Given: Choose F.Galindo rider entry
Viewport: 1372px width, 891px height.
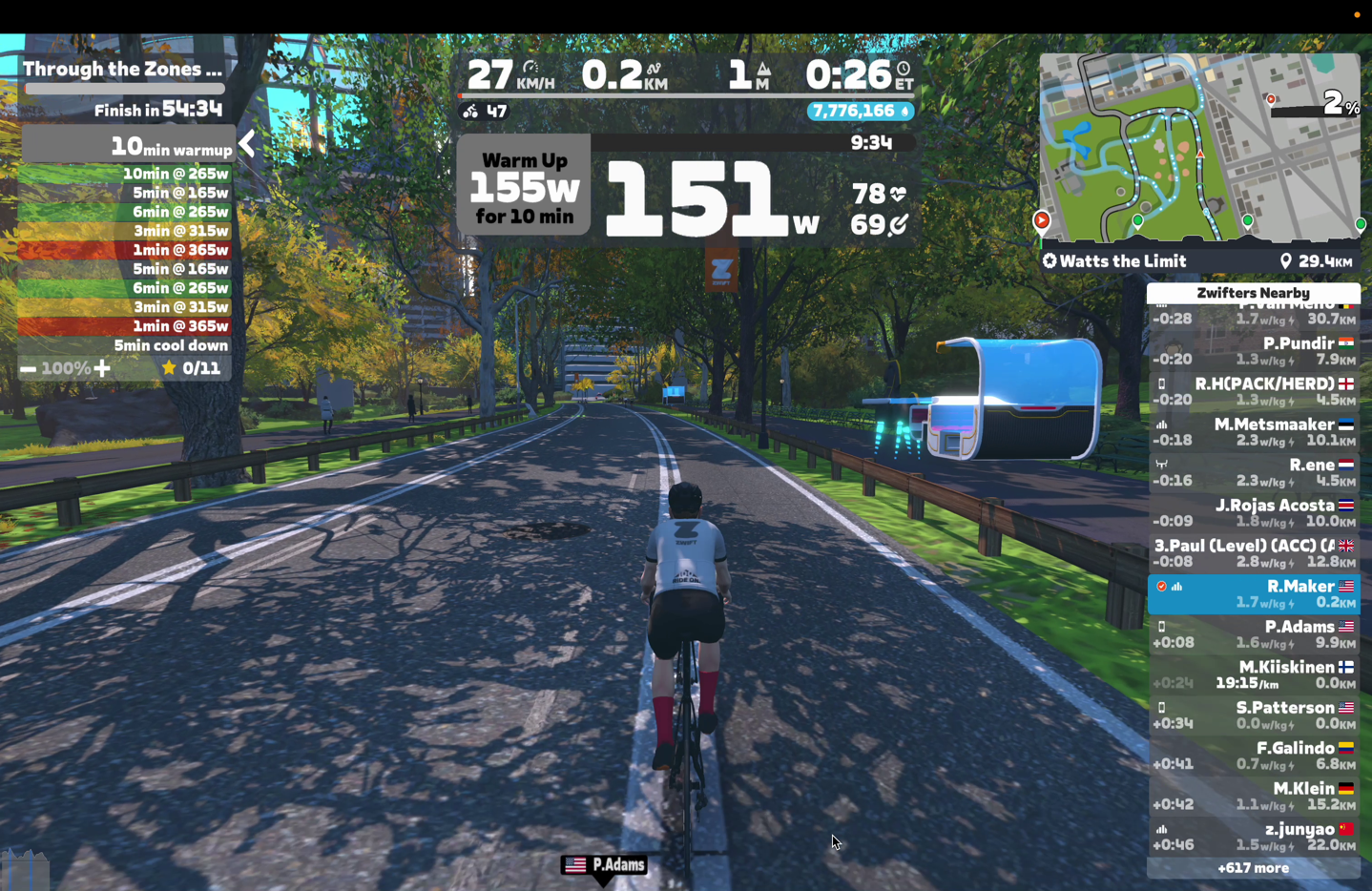Looking at the screenshot, I should [1253, 756].
